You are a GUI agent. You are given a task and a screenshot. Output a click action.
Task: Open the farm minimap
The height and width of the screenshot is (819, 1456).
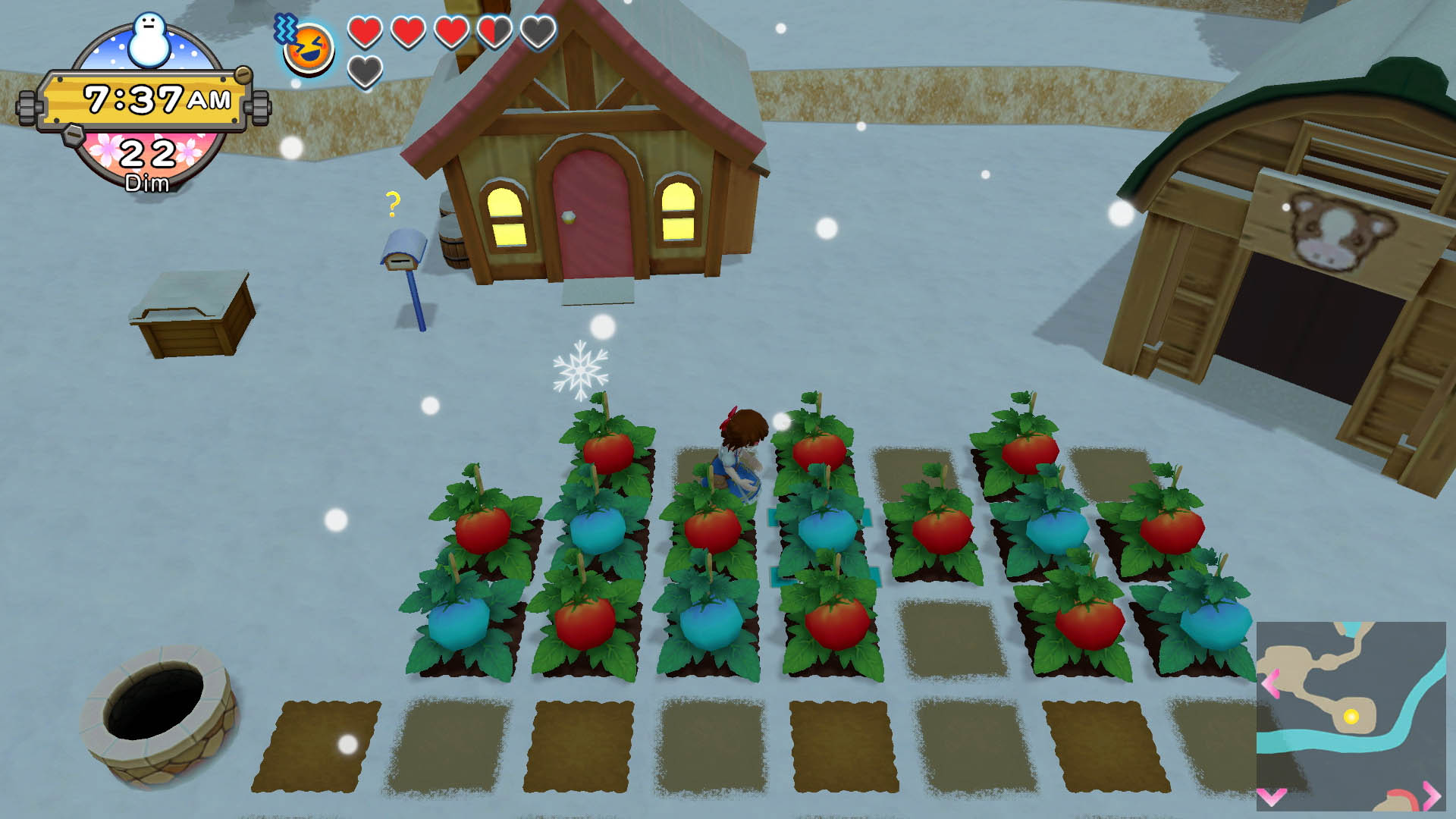1351,716
